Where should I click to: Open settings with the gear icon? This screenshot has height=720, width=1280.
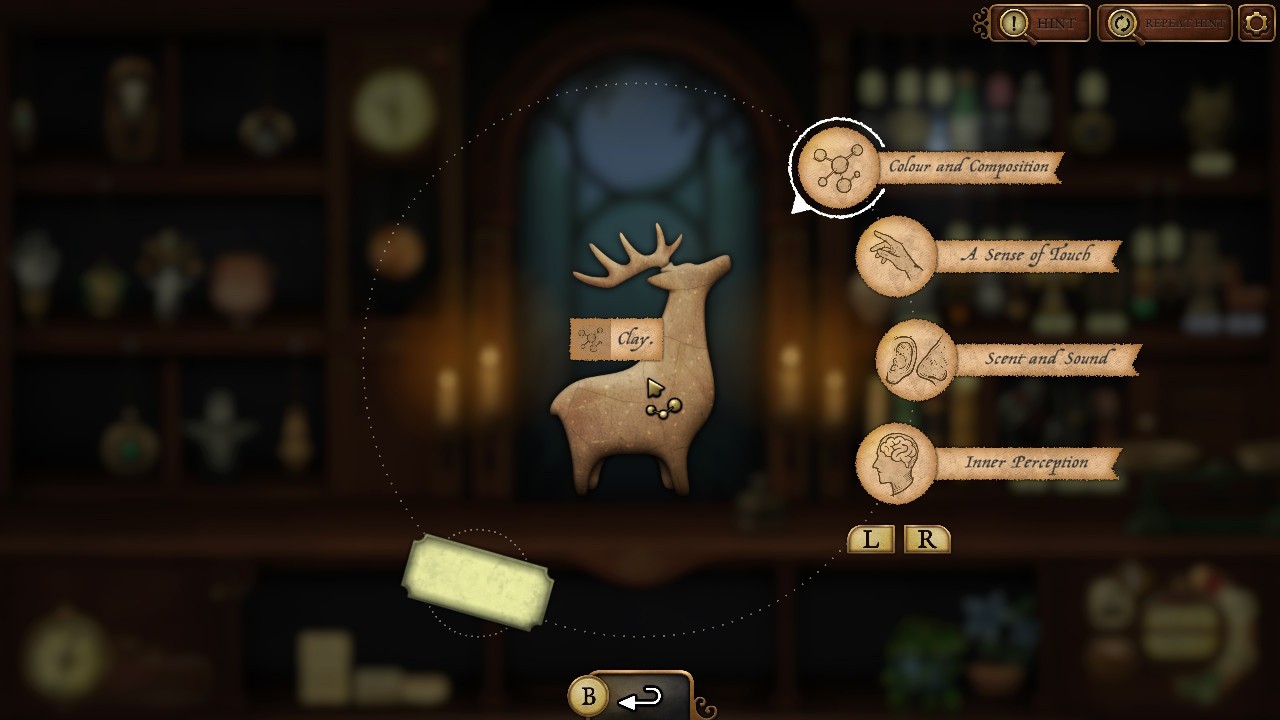click(x=1257, y=23)
